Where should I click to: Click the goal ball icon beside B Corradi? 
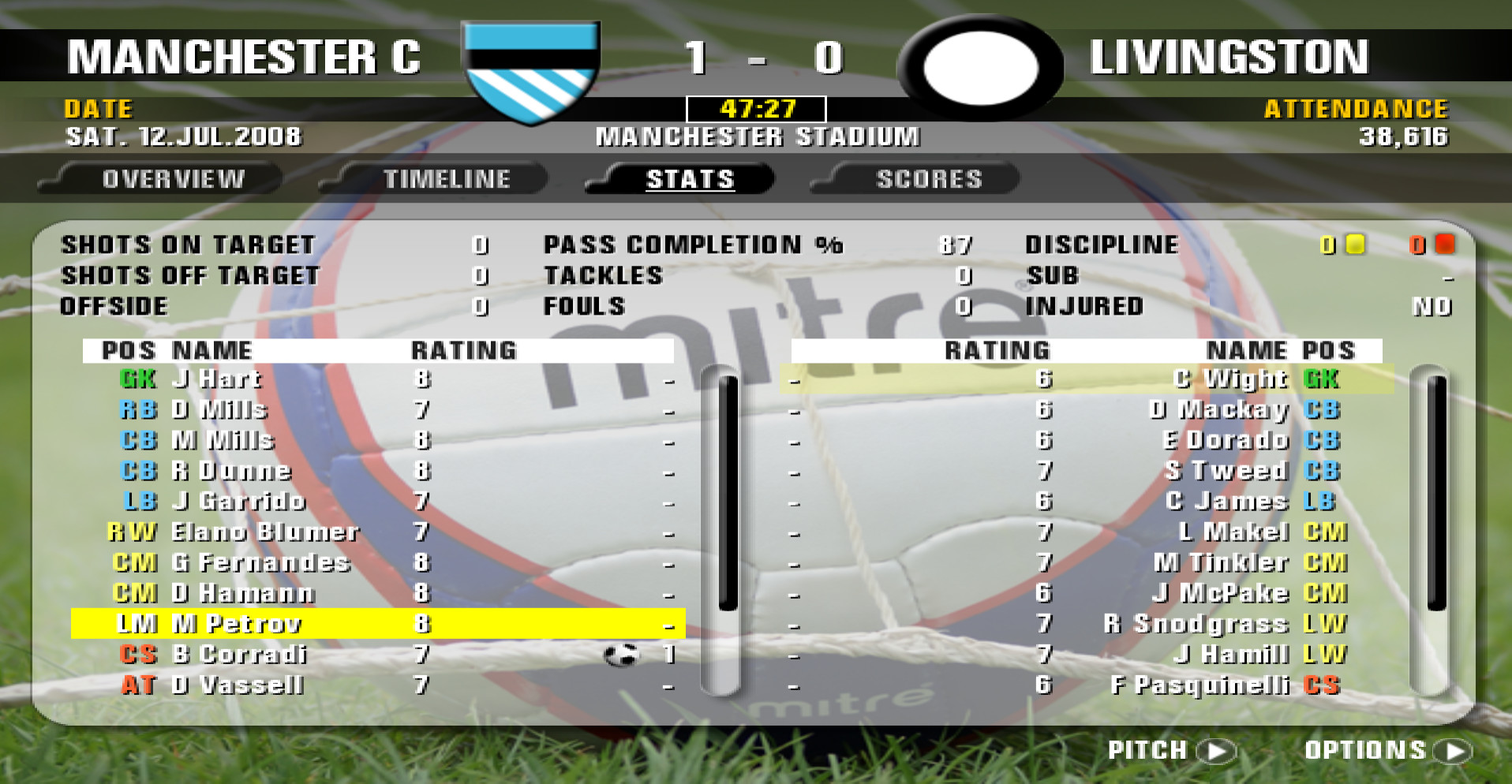(623, 655)
